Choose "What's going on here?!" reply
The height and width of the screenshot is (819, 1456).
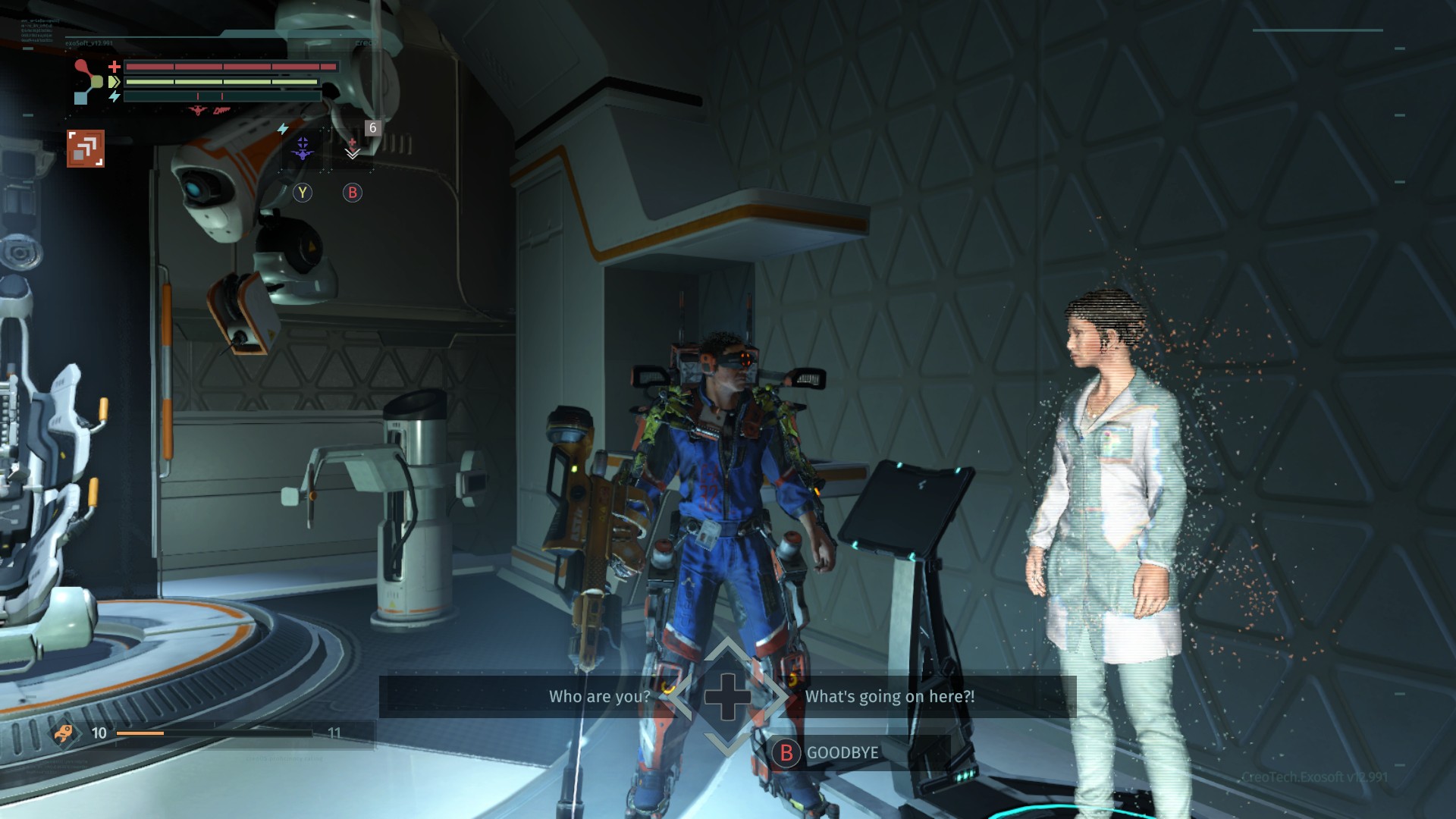click(889, 696)
